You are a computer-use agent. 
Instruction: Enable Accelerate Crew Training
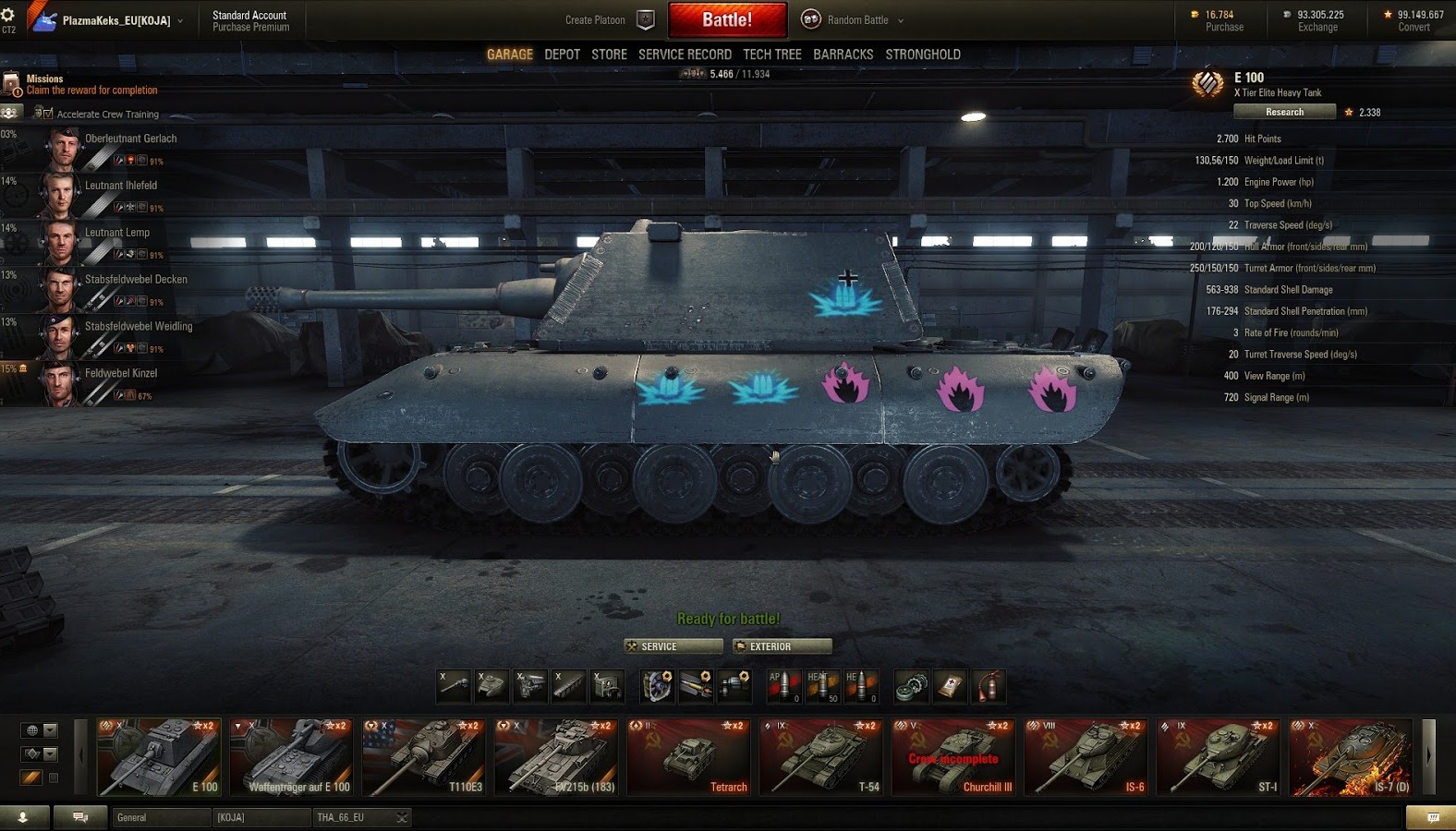pos(46,113)
